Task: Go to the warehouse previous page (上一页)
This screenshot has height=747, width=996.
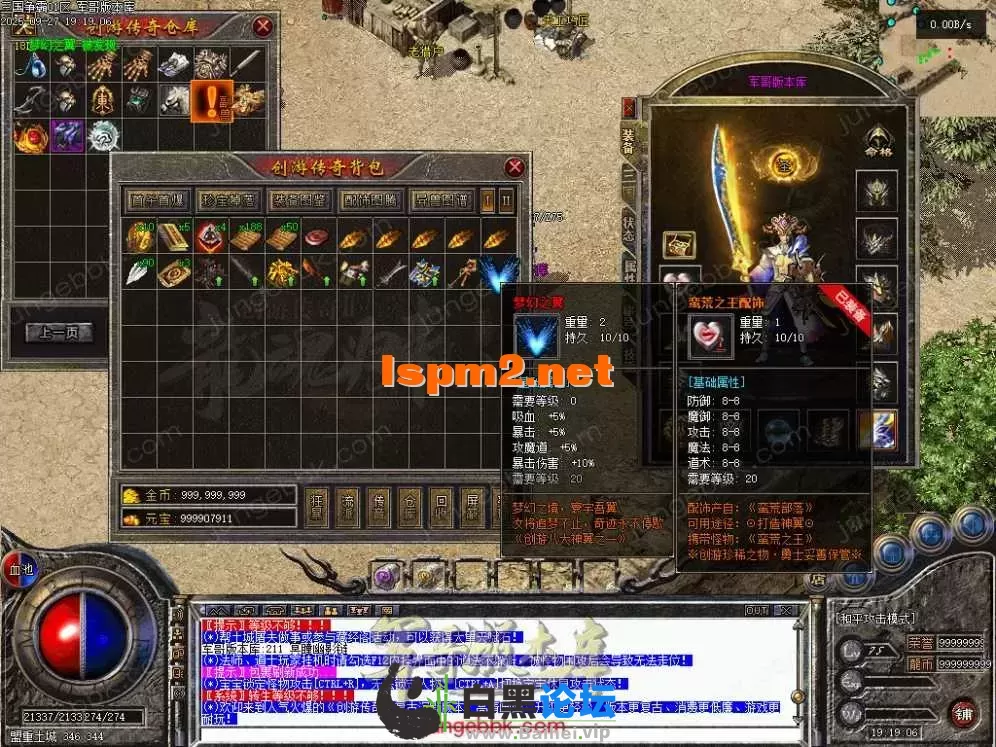Action: 58,333
